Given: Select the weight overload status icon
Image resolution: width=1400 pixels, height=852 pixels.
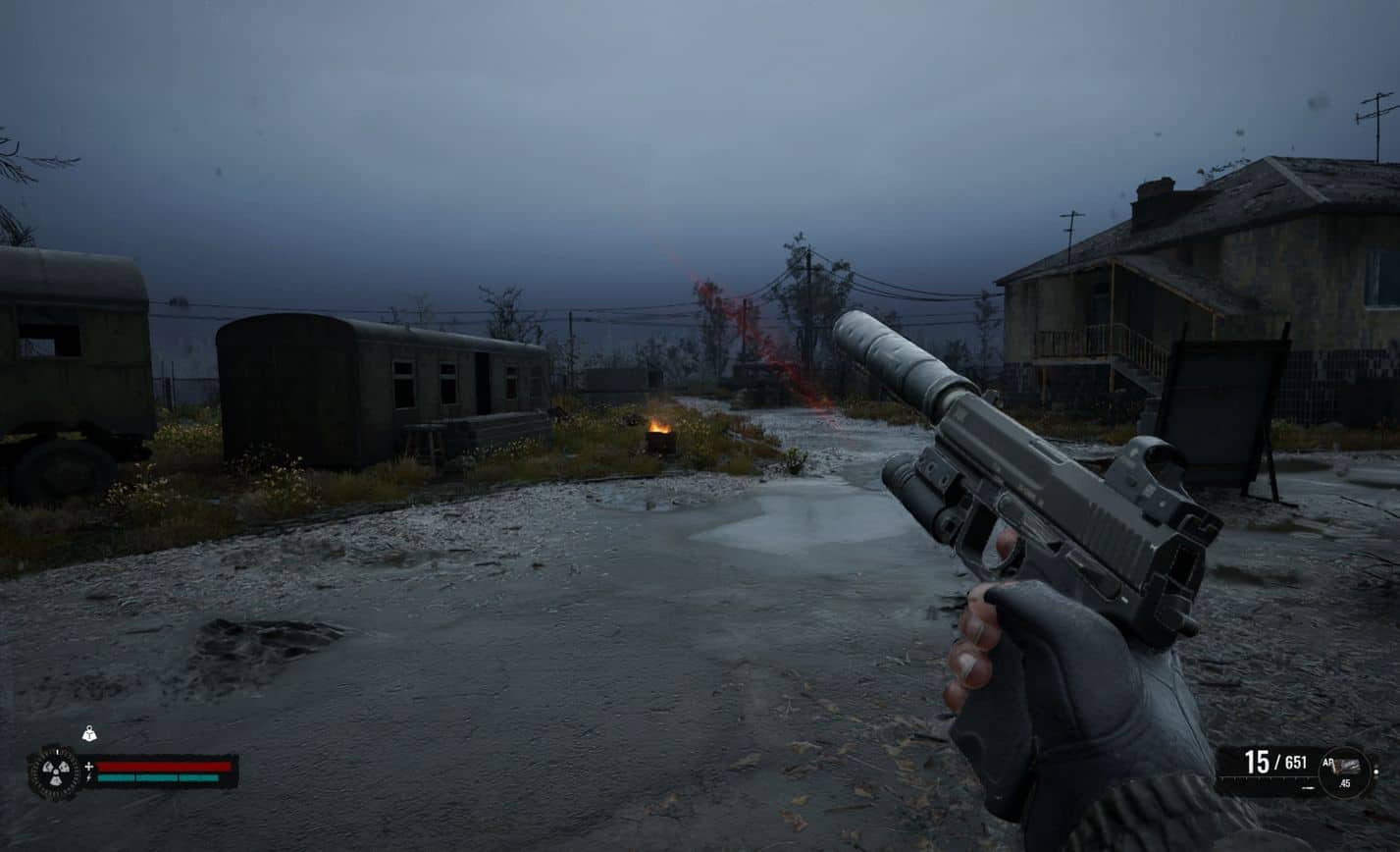Looking at the screenshot, I should point(88,733).
